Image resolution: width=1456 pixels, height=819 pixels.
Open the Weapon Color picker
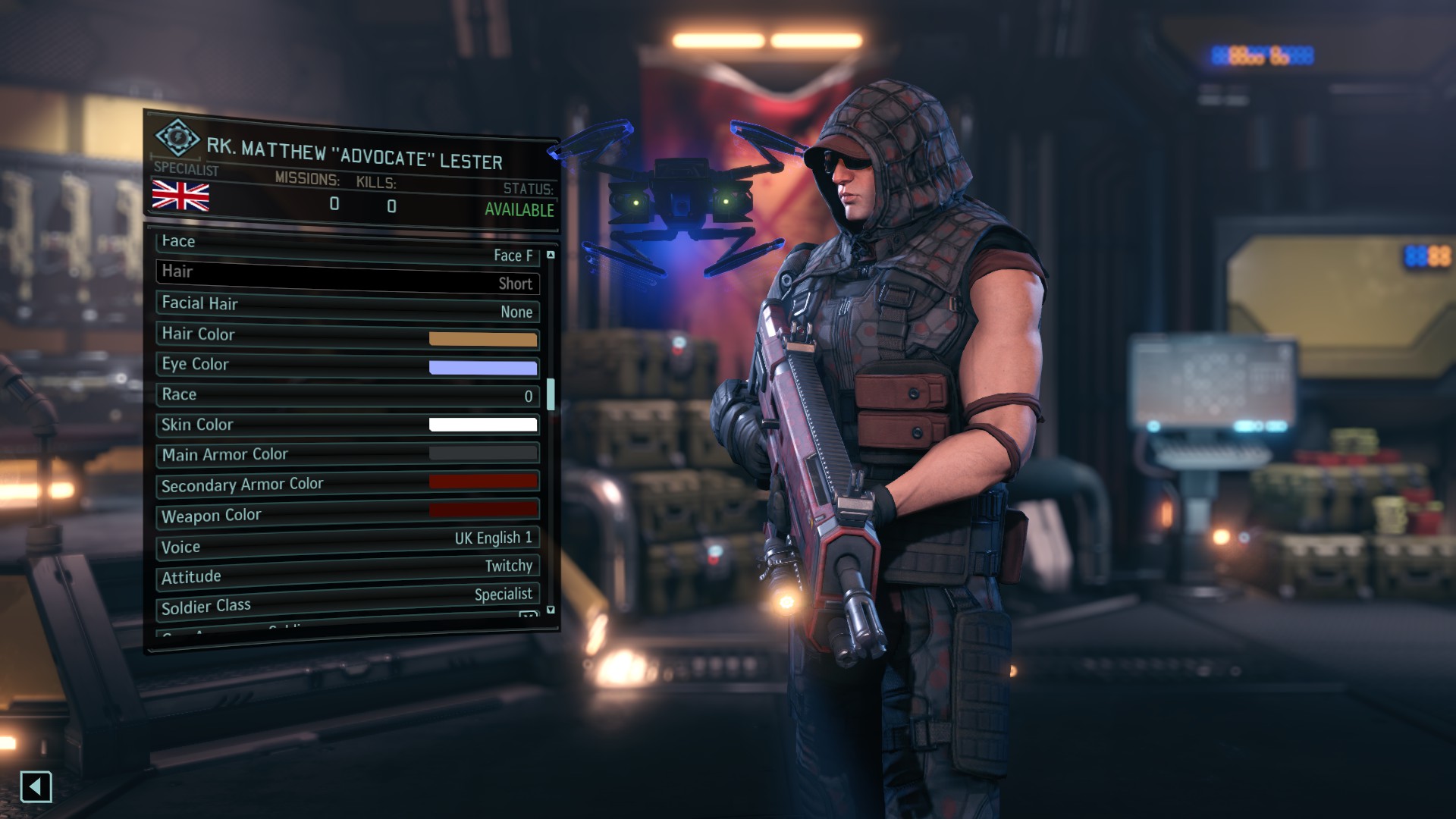(483, 510)
